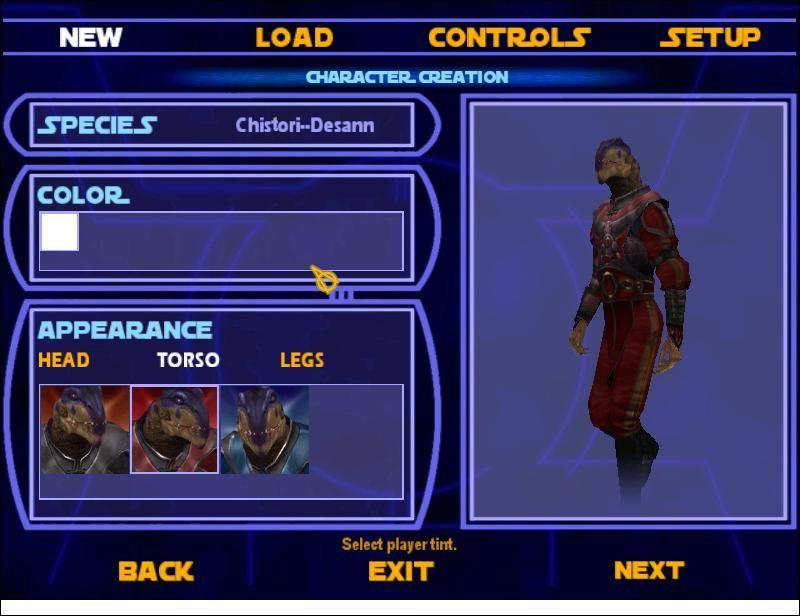Choose the blue armor torso thumbnail
Viewport: 800px width, 616px height.
click(x=265, y=430)
